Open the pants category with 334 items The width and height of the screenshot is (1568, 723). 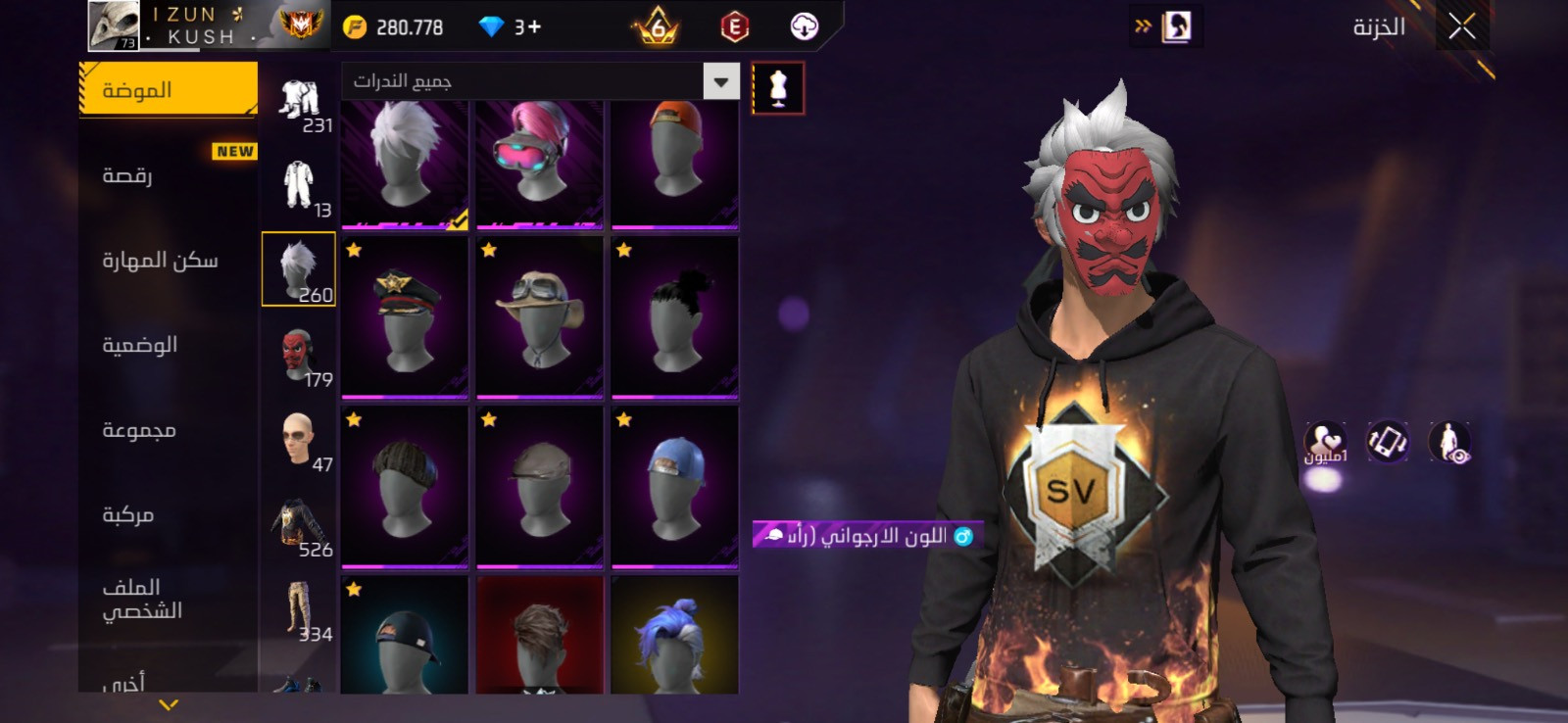(x=299, y=609)
